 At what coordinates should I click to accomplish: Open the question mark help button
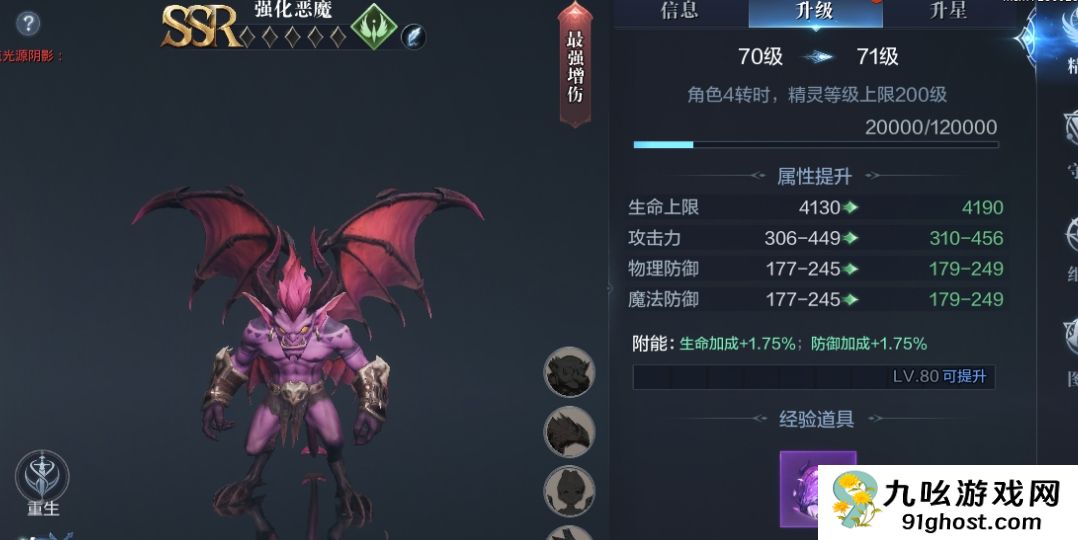click(28, 24)
